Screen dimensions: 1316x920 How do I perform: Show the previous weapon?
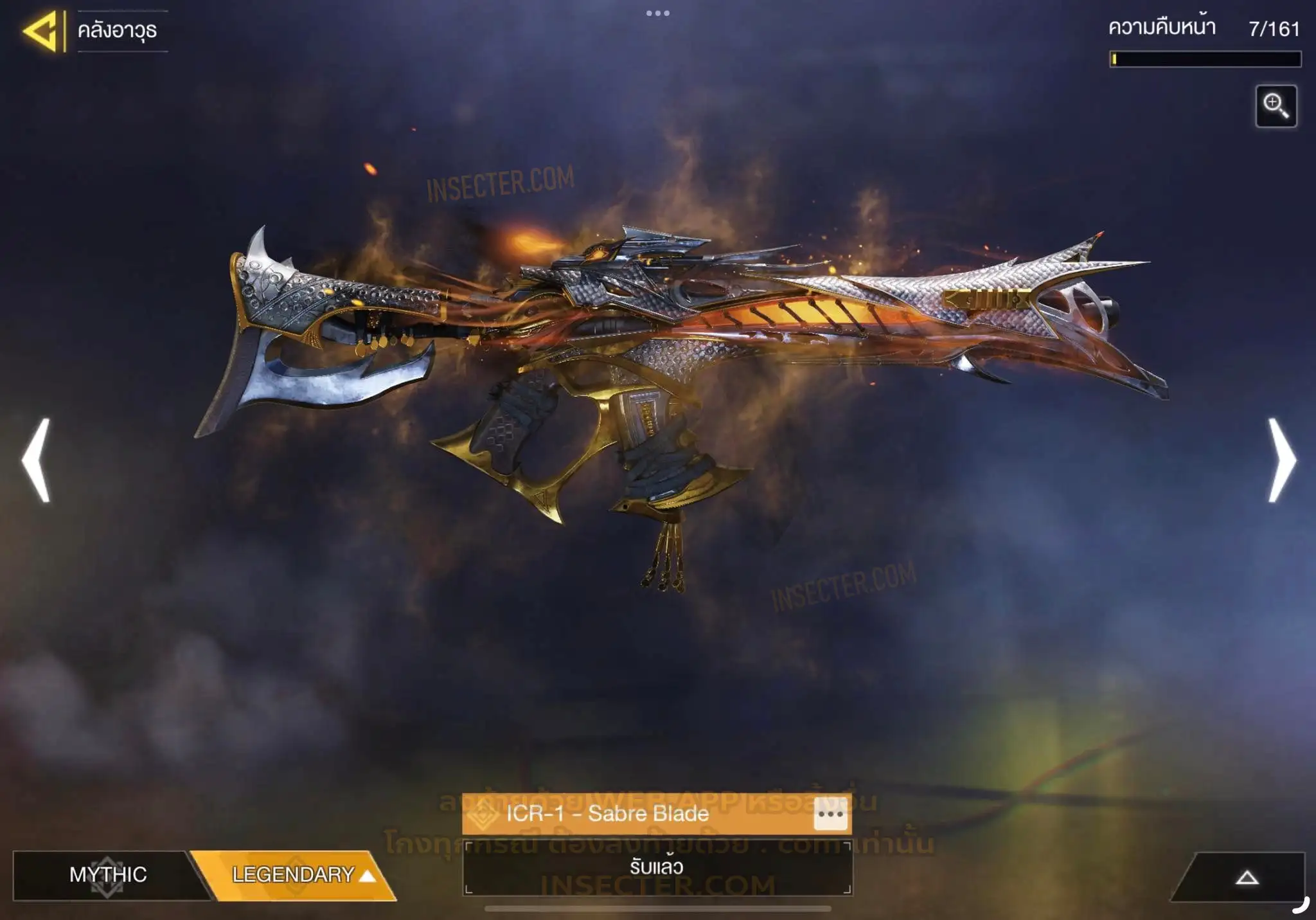point(36,460)
